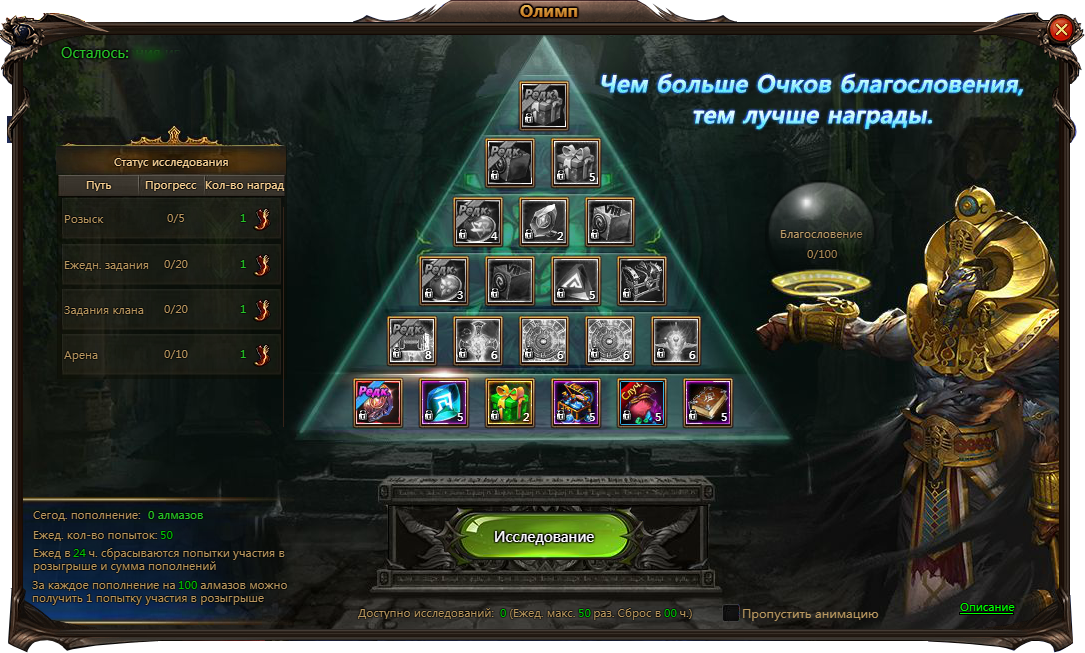Open the Описание link

(x=987, y=607)
